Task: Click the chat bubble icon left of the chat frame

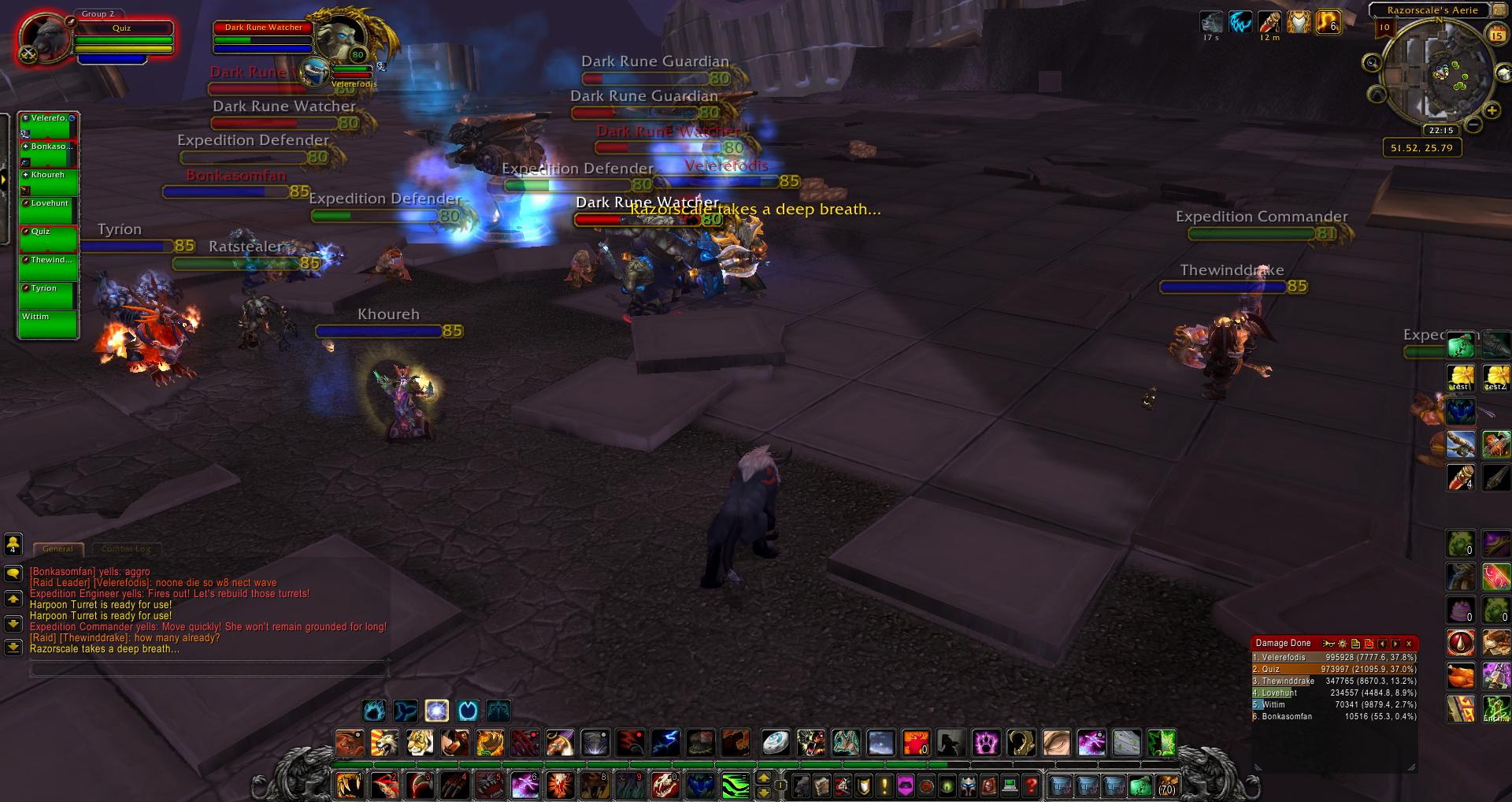Action: (x=13, y=574)
